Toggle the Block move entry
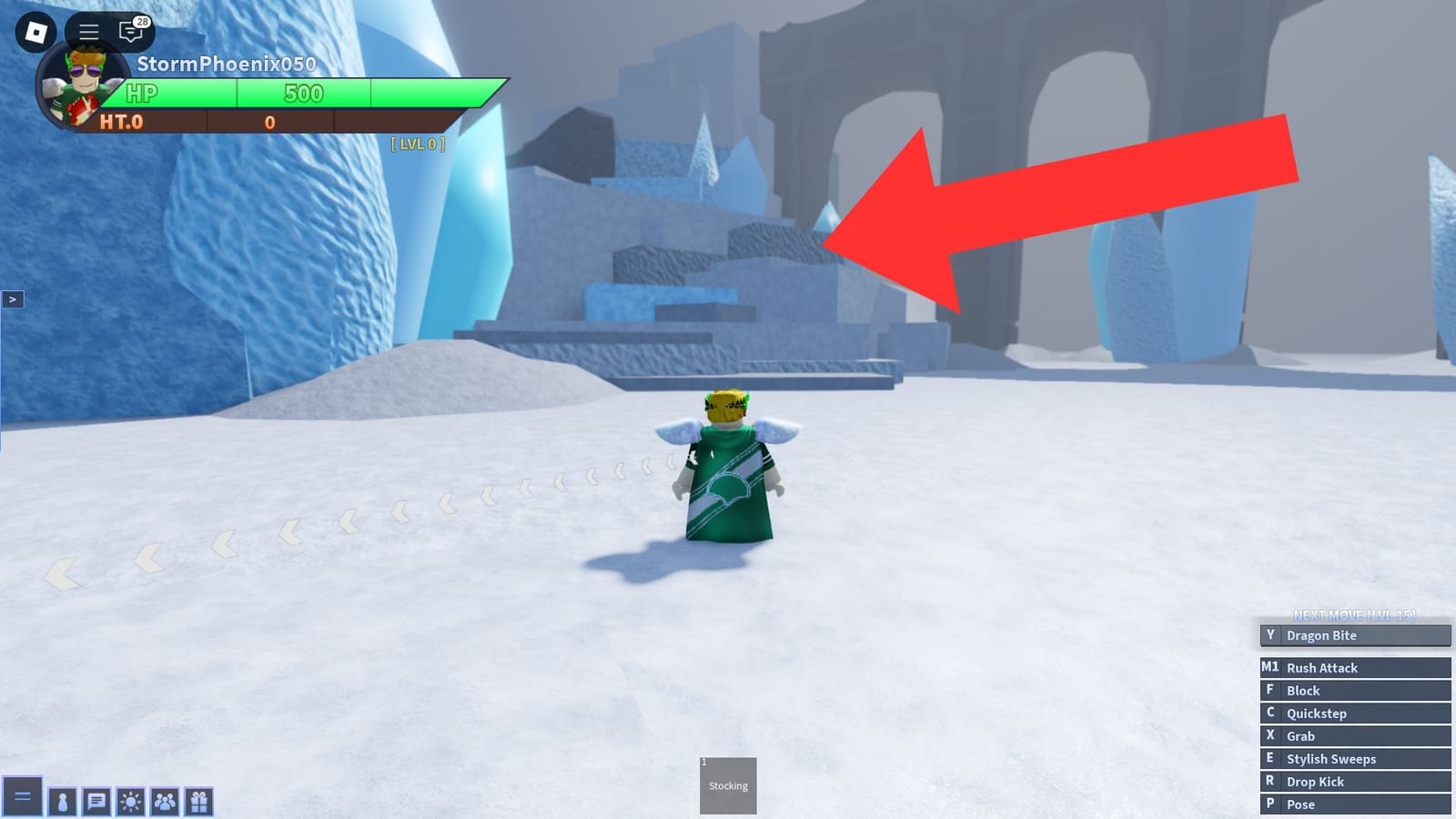 point(1354,690)
